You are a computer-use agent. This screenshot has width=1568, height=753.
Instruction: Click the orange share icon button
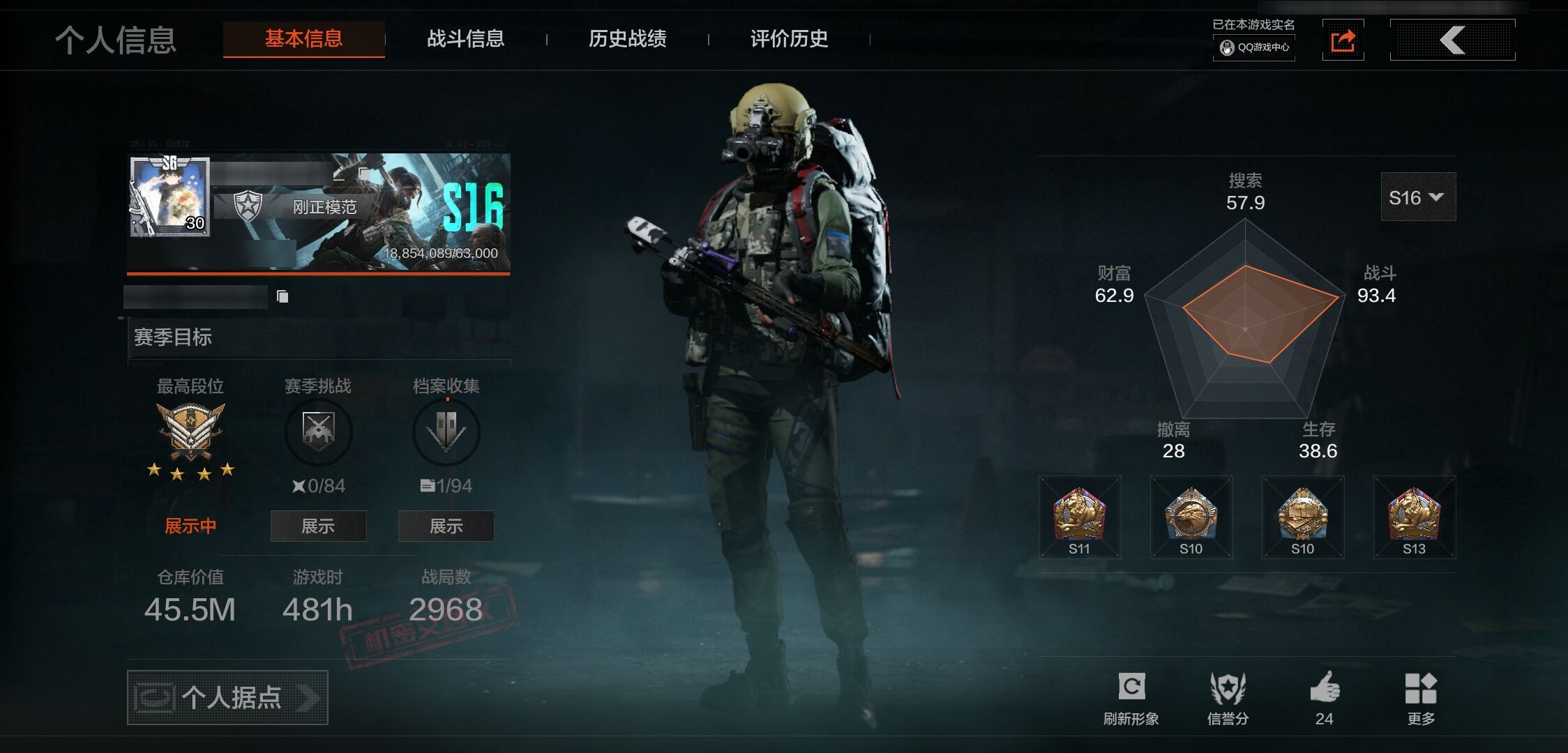tap(1343, 40)
